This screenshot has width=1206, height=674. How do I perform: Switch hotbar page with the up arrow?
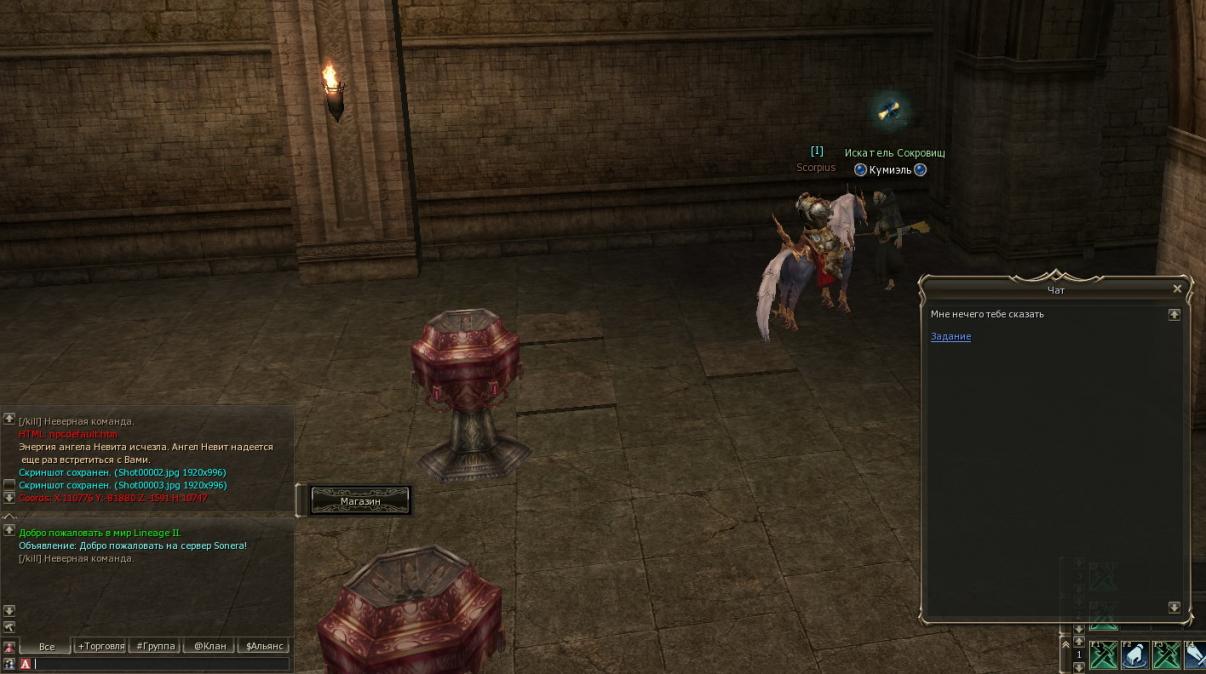[1078, 643]
